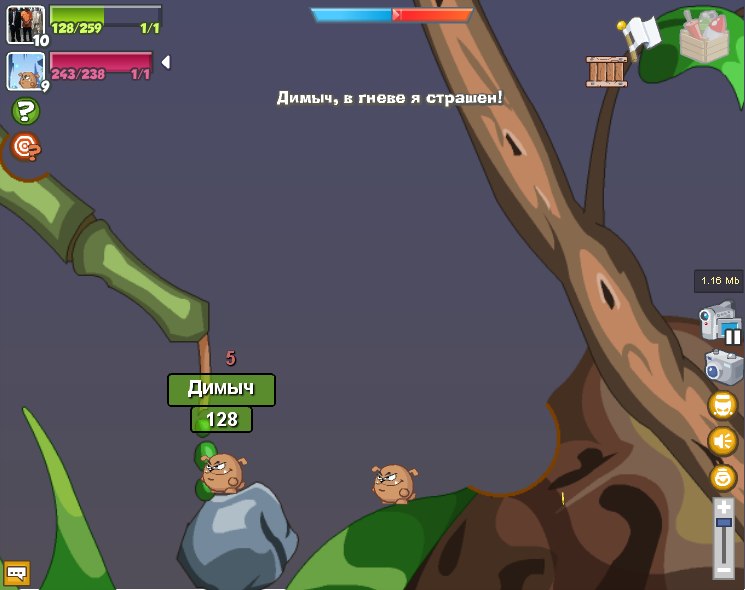Select the hamster portrait with level 9
745x590 pixels.
[24, 71]
